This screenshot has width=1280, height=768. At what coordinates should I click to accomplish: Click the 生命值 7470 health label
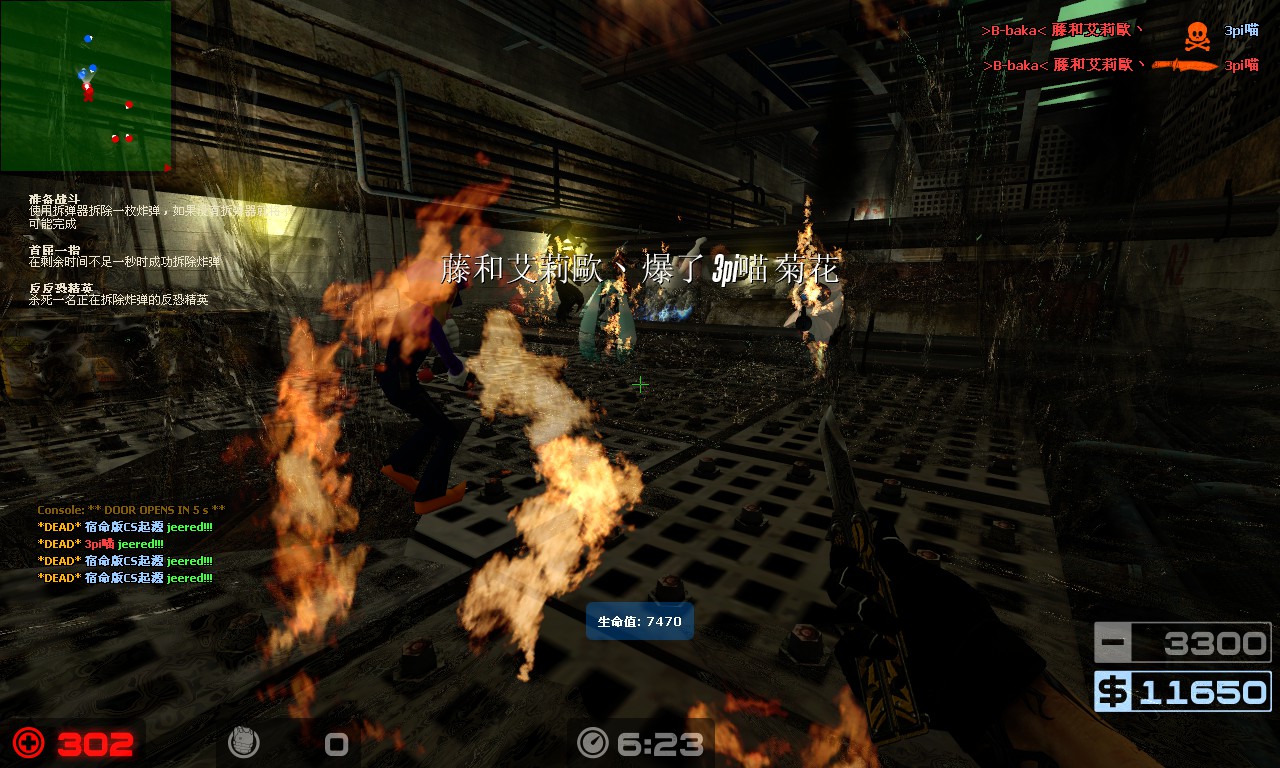(640, 621)
